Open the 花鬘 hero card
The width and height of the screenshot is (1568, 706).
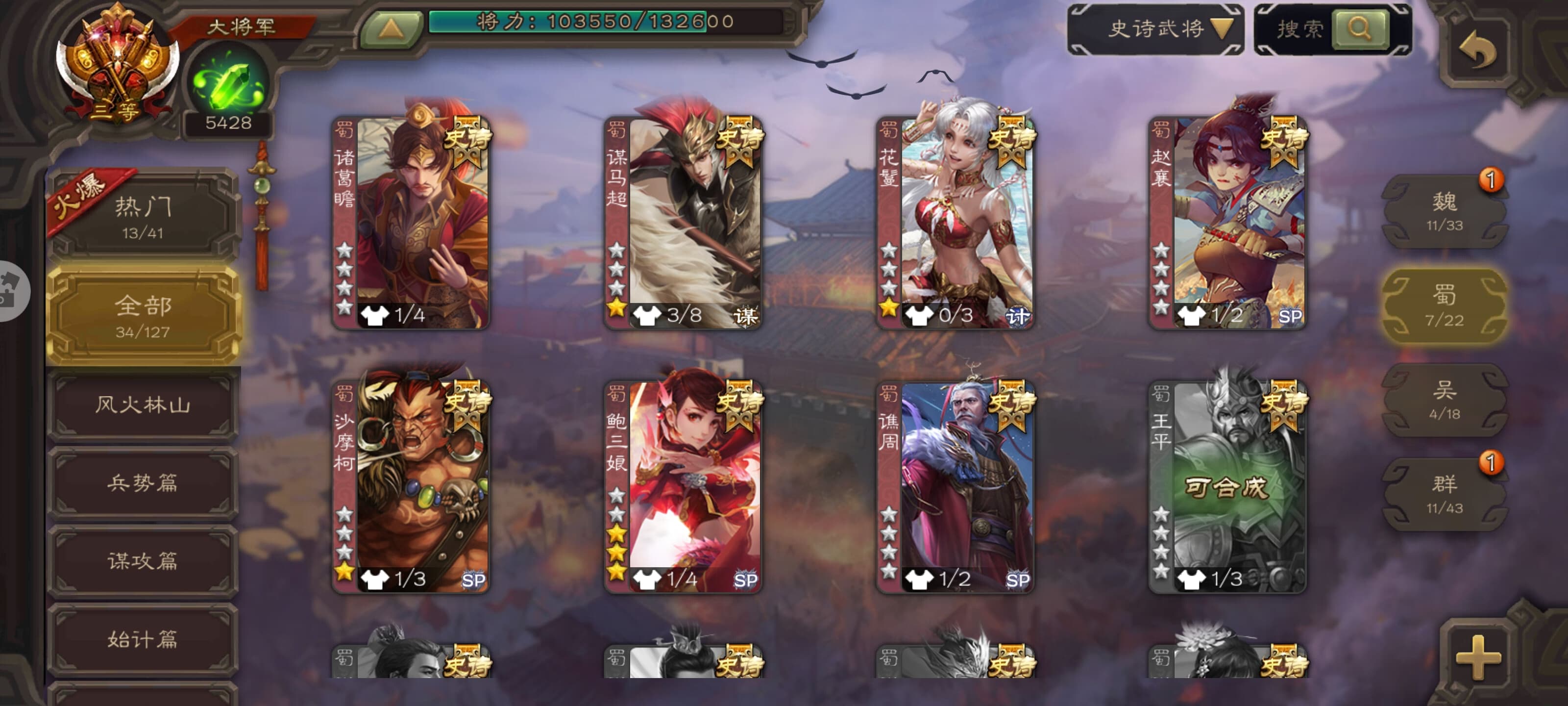955,223
